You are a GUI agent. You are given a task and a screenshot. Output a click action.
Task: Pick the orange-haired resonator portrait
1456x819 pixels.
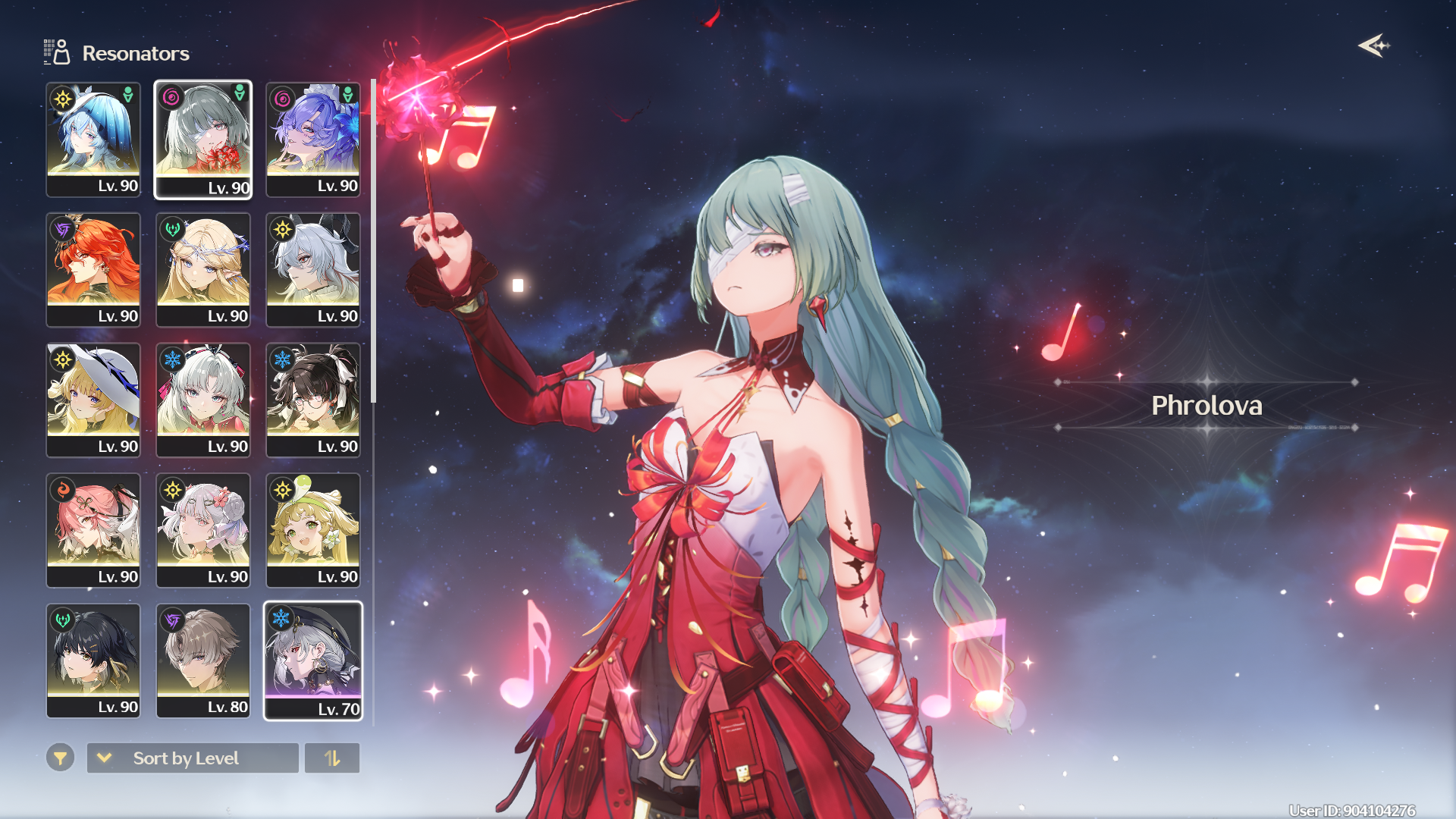93,270
